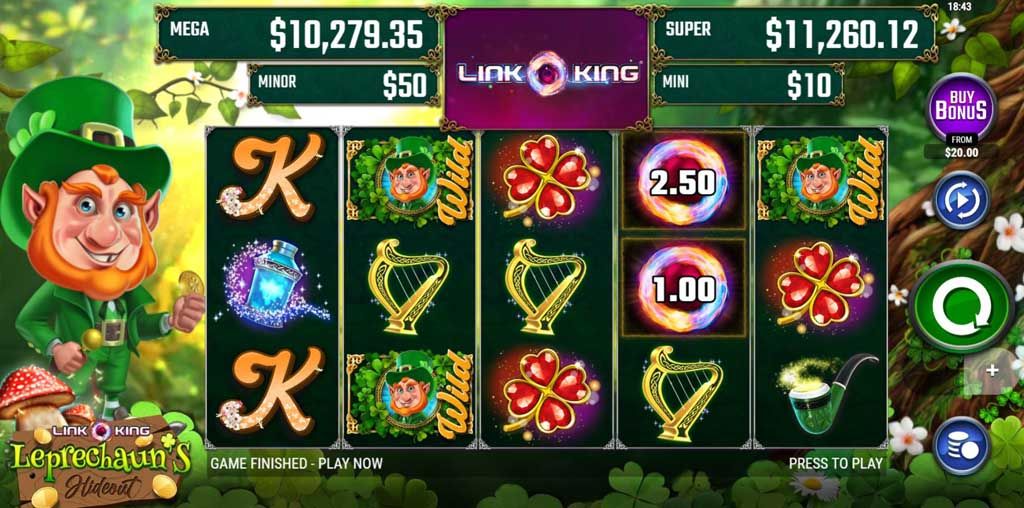
Task: Activate the blue autoplay button
Action: [961, 200]
